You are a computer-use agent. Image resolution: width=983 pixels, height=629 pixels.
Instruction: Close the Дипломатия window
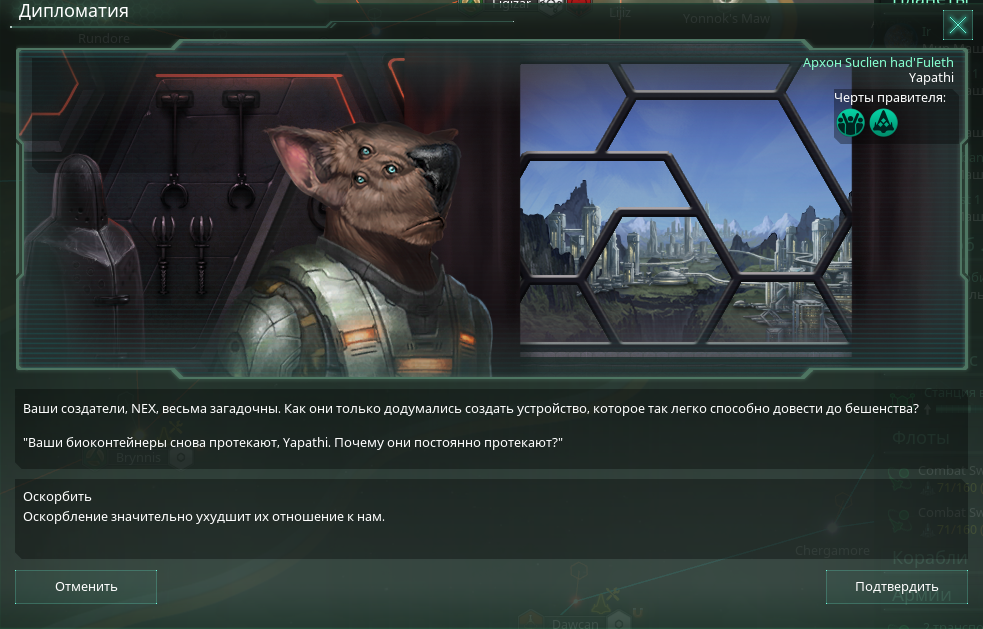tap(957, 25)
